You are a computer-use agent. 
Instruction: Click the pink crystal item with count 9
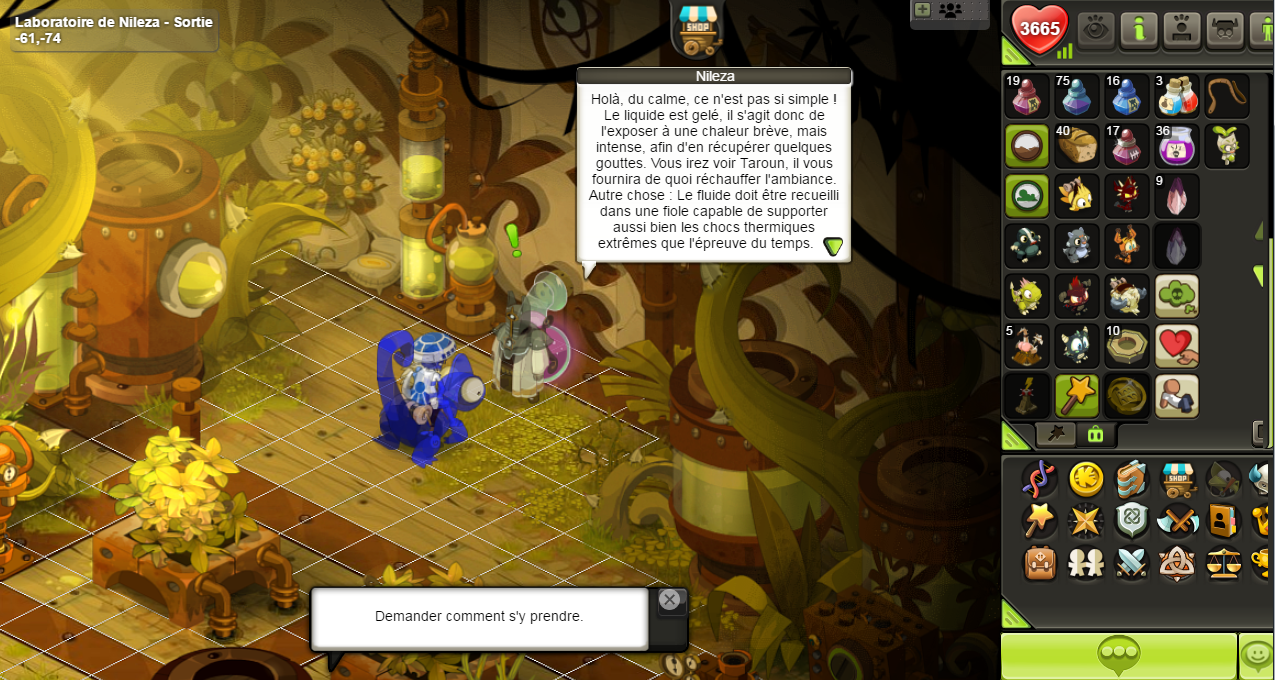click(1177, 196)
